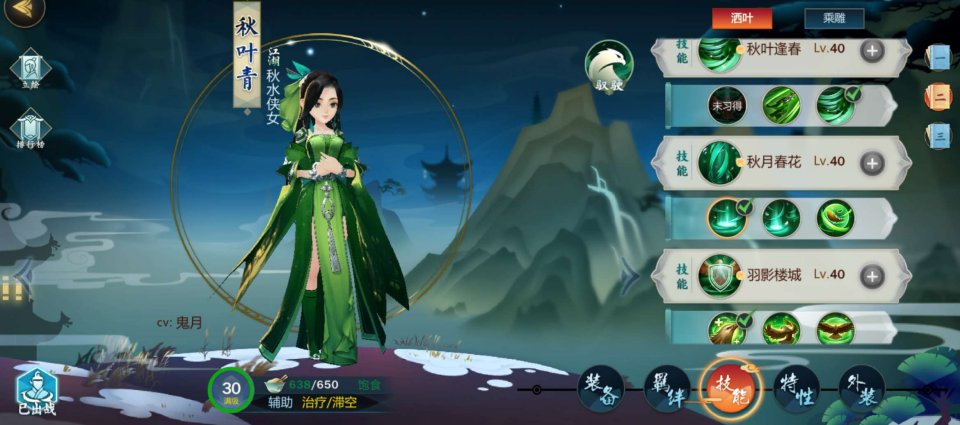Select the 秋叶逢春 main skill icon

(x=719, y=51)
